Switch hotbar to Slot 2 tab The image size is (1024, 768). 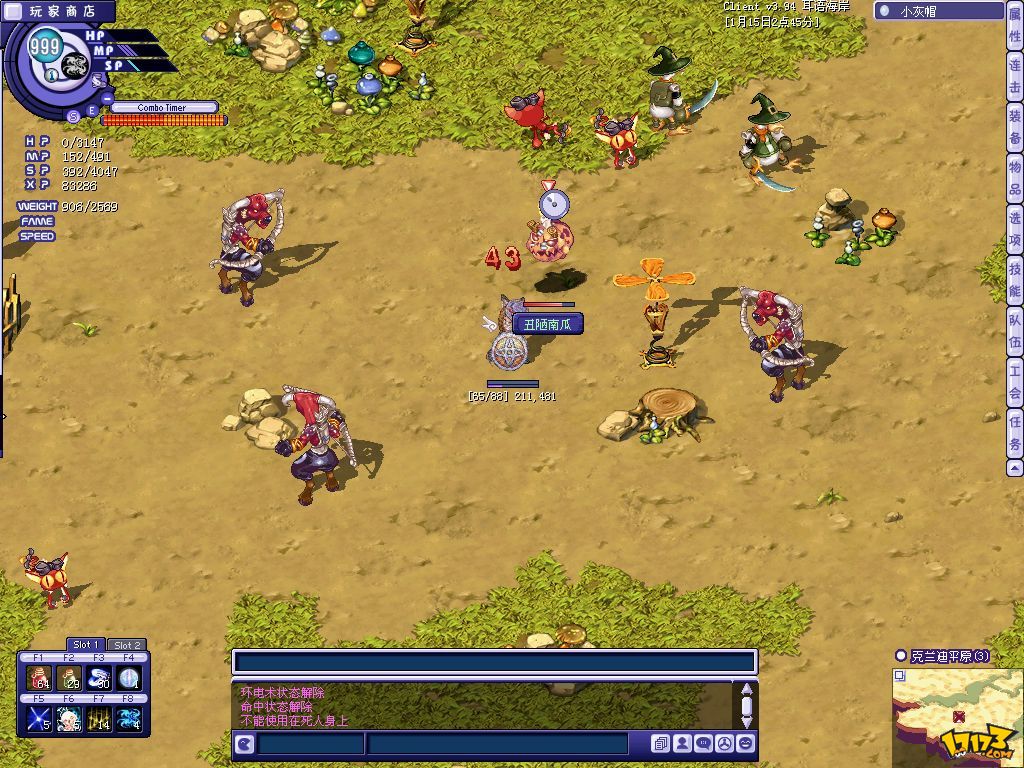pyautogui.click(x=126, y=645)
